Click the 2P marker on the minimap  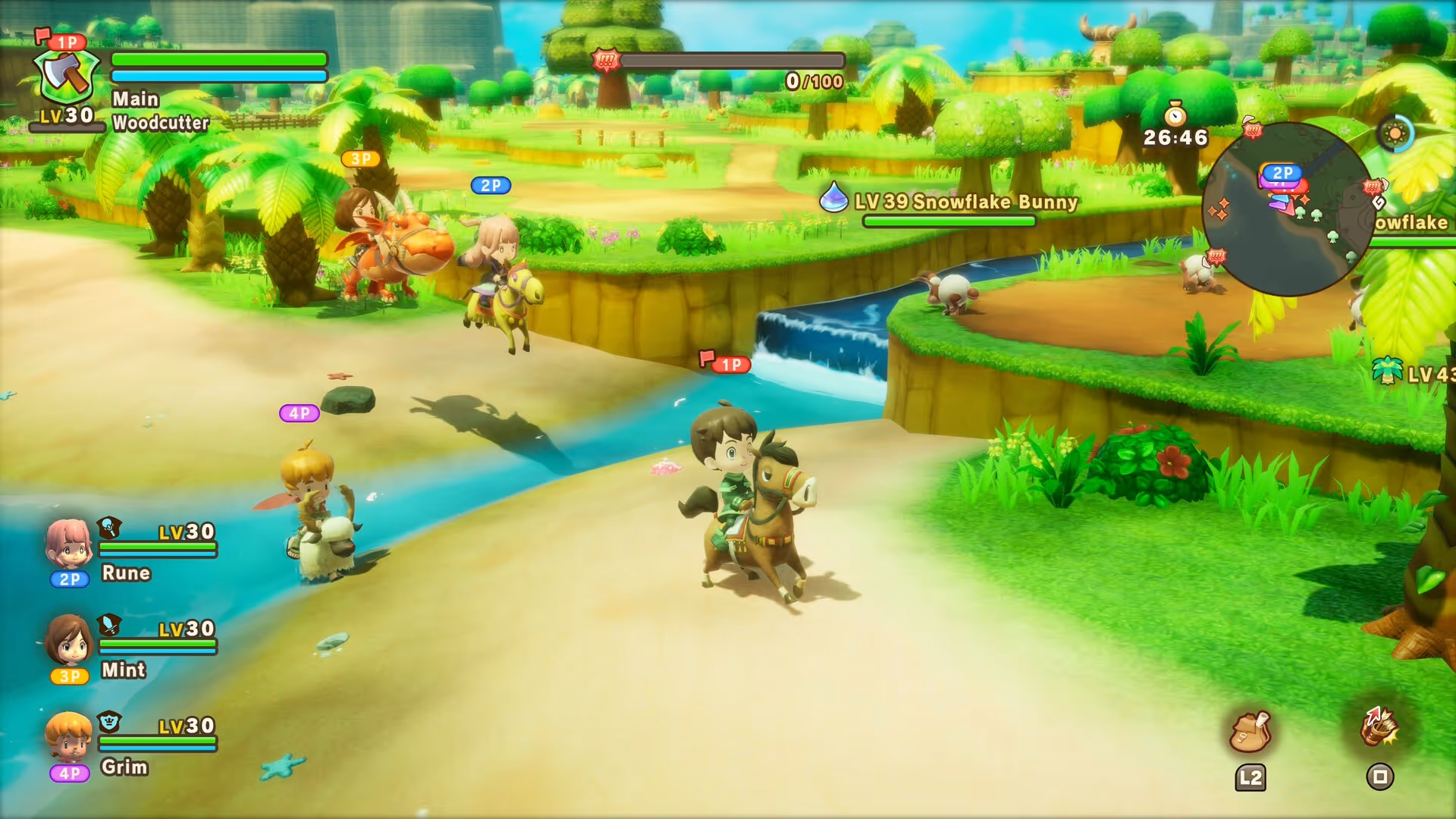[x=1282, y=173]
